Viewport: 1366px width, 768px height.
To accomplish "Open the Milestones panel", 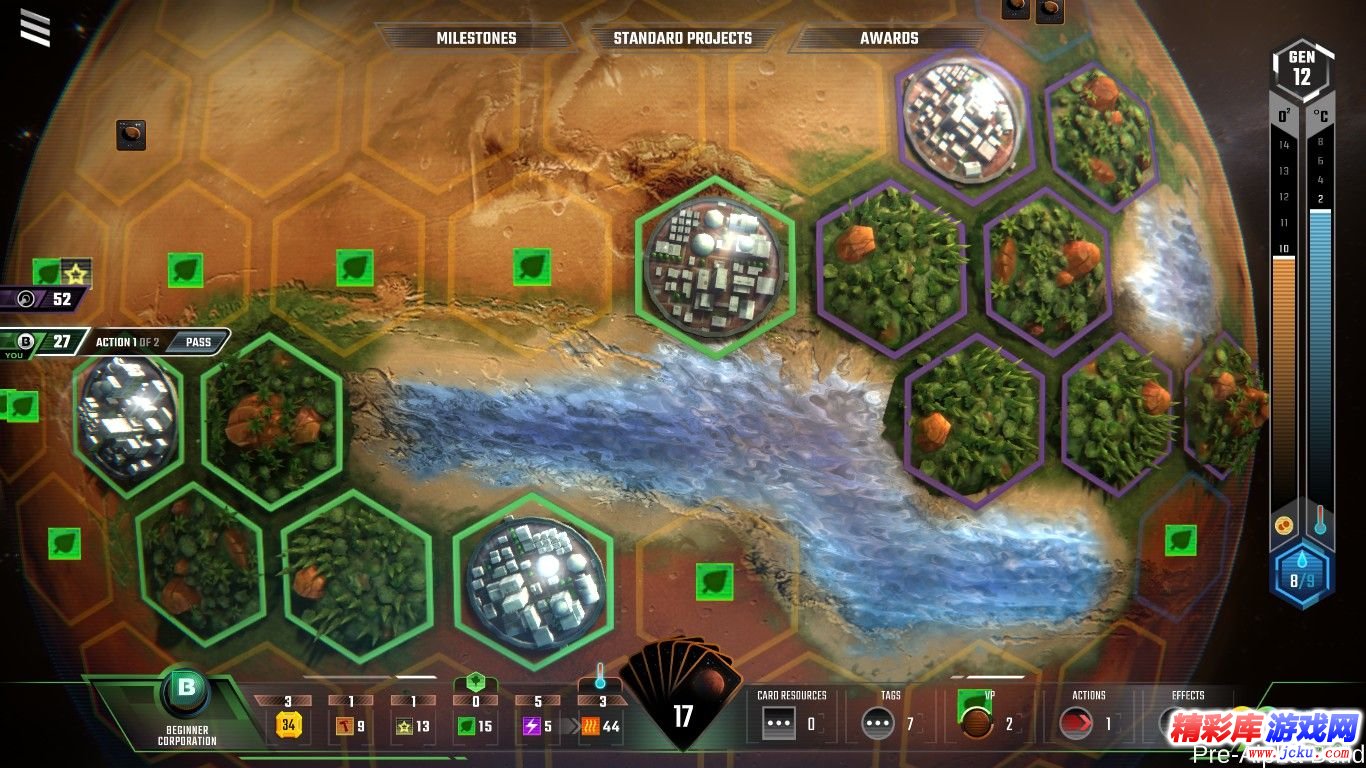I will [x=476, y=38].
